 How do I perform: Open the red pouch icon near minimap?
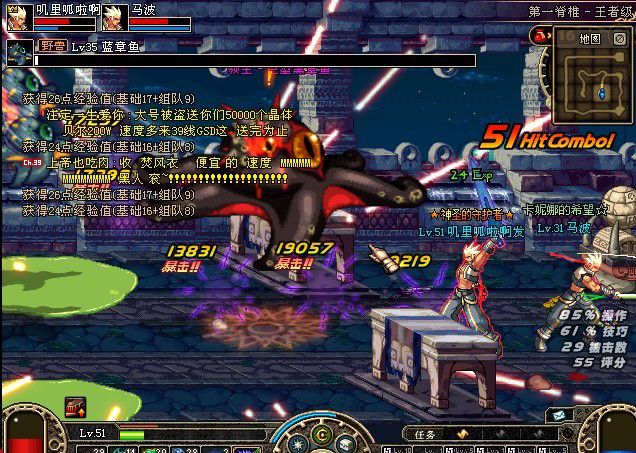[x=541, y=35]
